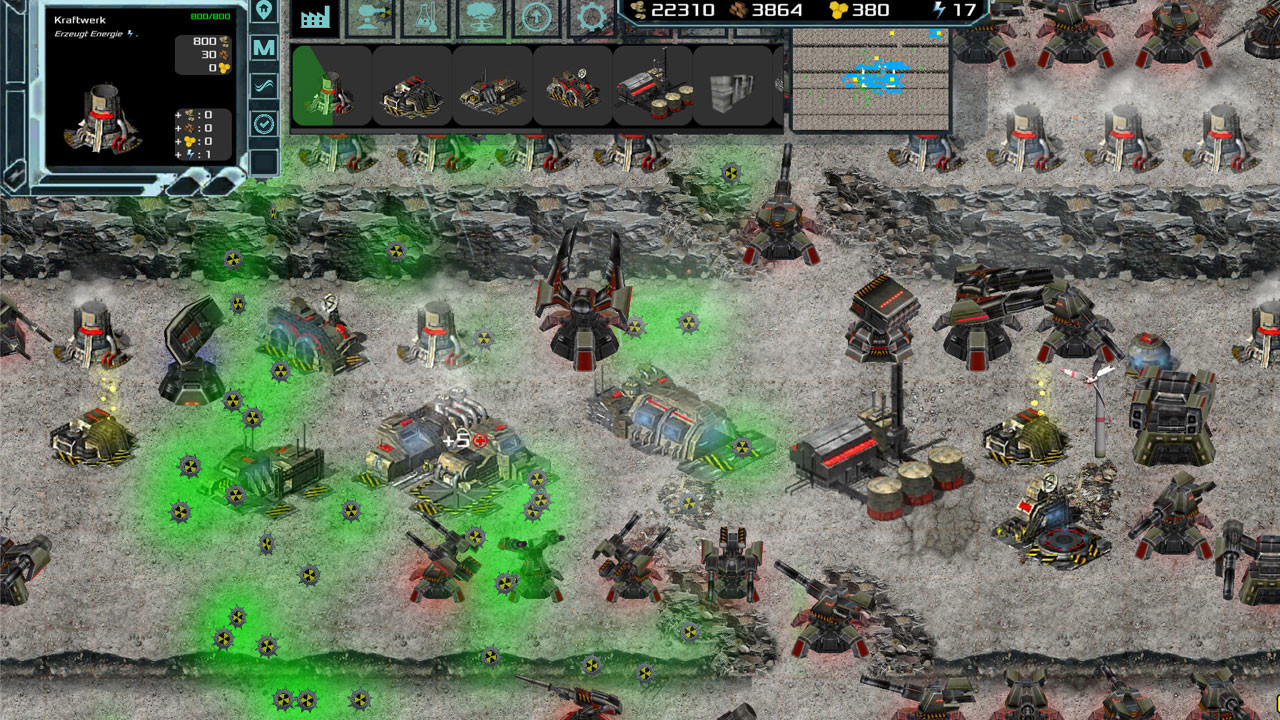Select the refinery building with barrels thumbnail
This screenshot has height=720, width=1280.
click(650, 88)
